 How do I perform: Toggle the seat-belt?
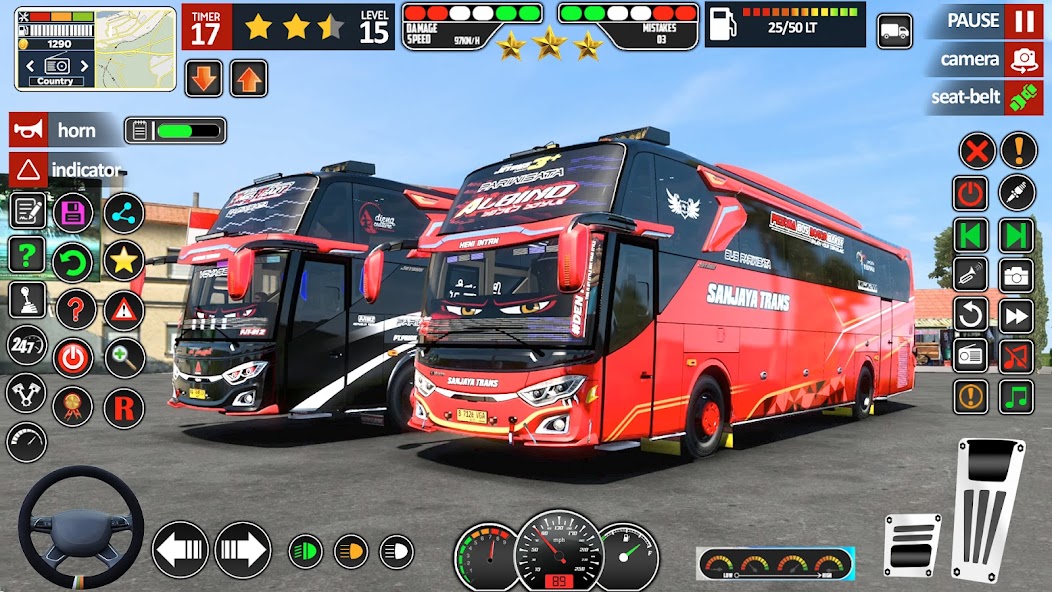[x=1022, y=97]
